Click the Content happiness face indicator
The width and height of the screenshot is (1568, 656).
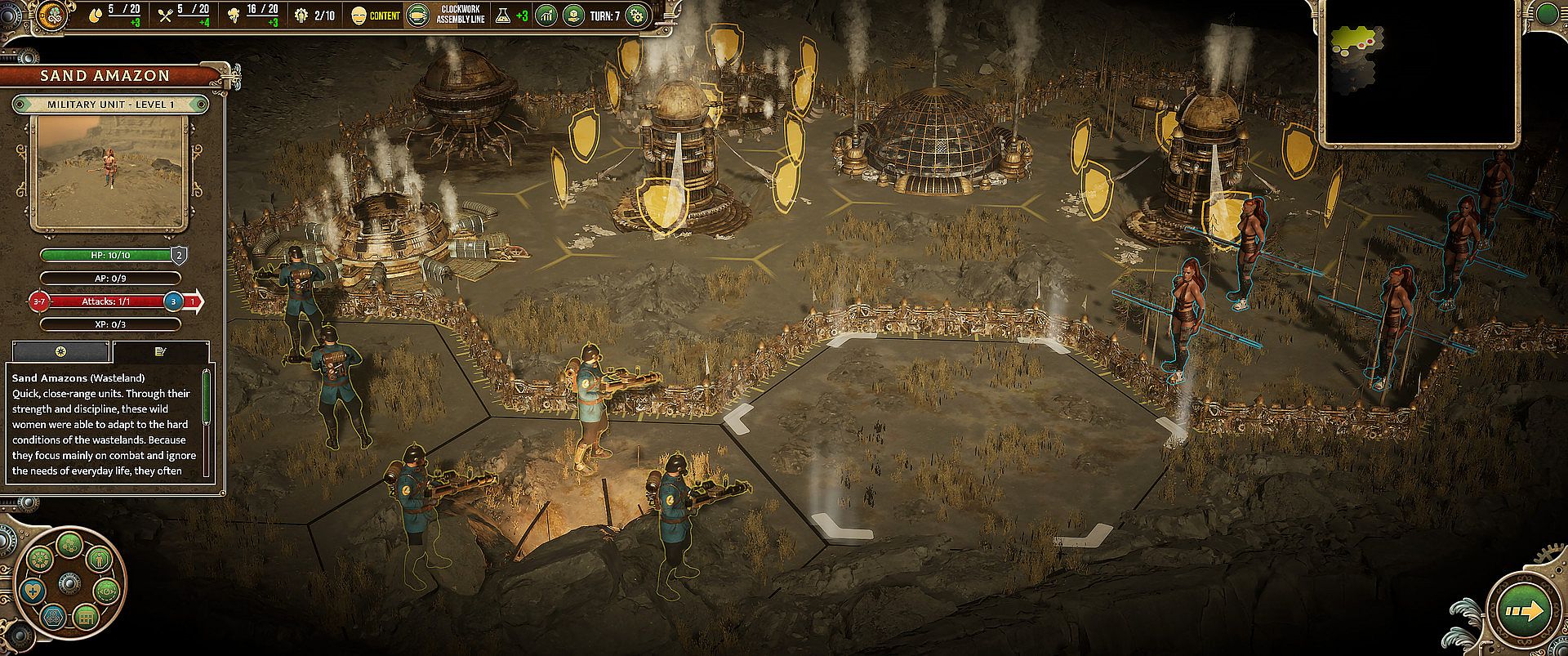pyautogui.click(x=359, y=16)
